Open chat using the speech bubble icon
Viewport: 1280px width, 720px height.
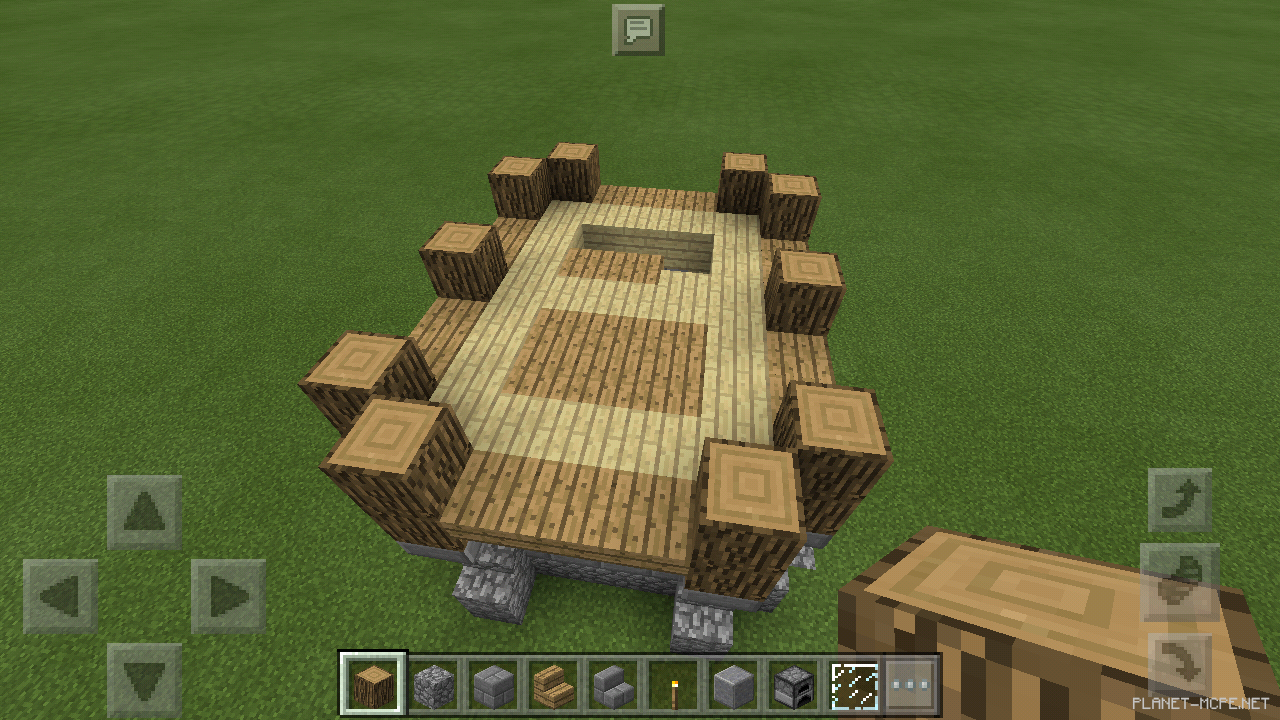click(639, 30)
